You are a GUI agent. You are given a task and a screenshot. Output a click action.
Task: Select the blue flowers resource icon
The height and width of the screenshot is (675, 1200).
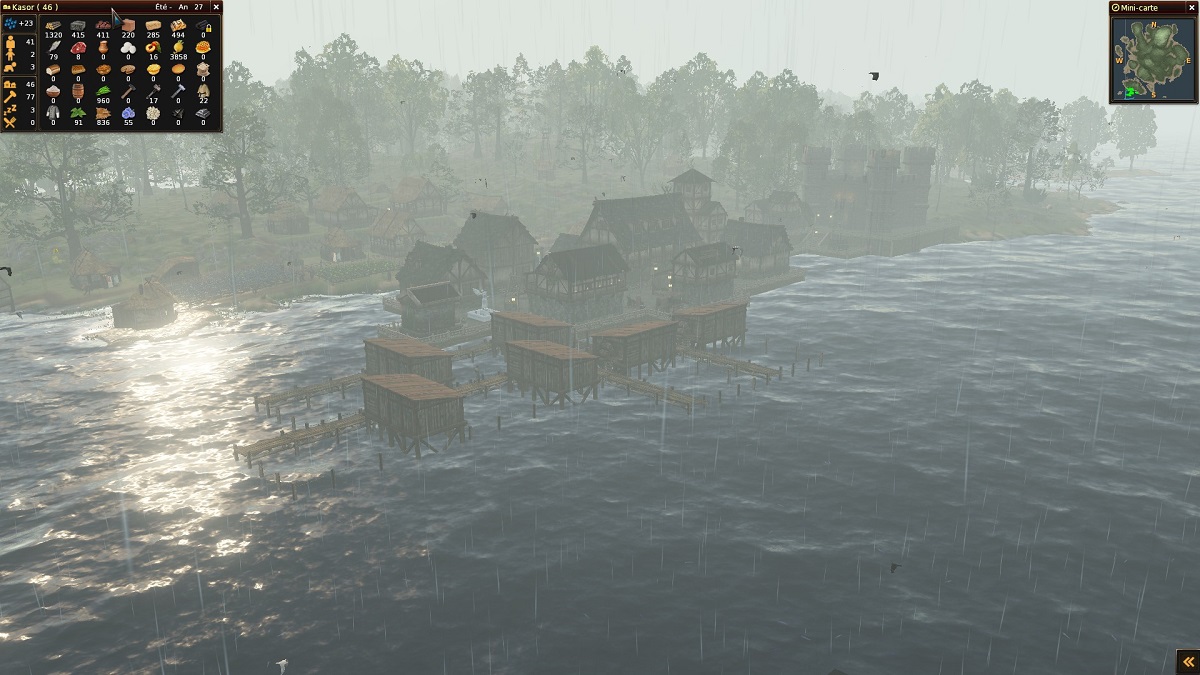click(x=128, y=112)
